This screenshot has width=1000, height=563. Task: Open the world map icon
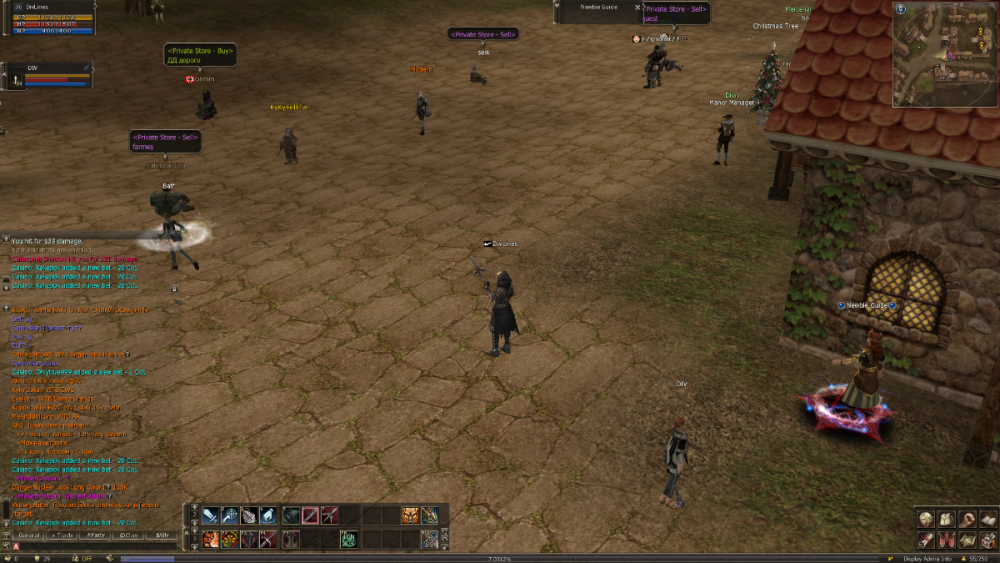(966, 539)
